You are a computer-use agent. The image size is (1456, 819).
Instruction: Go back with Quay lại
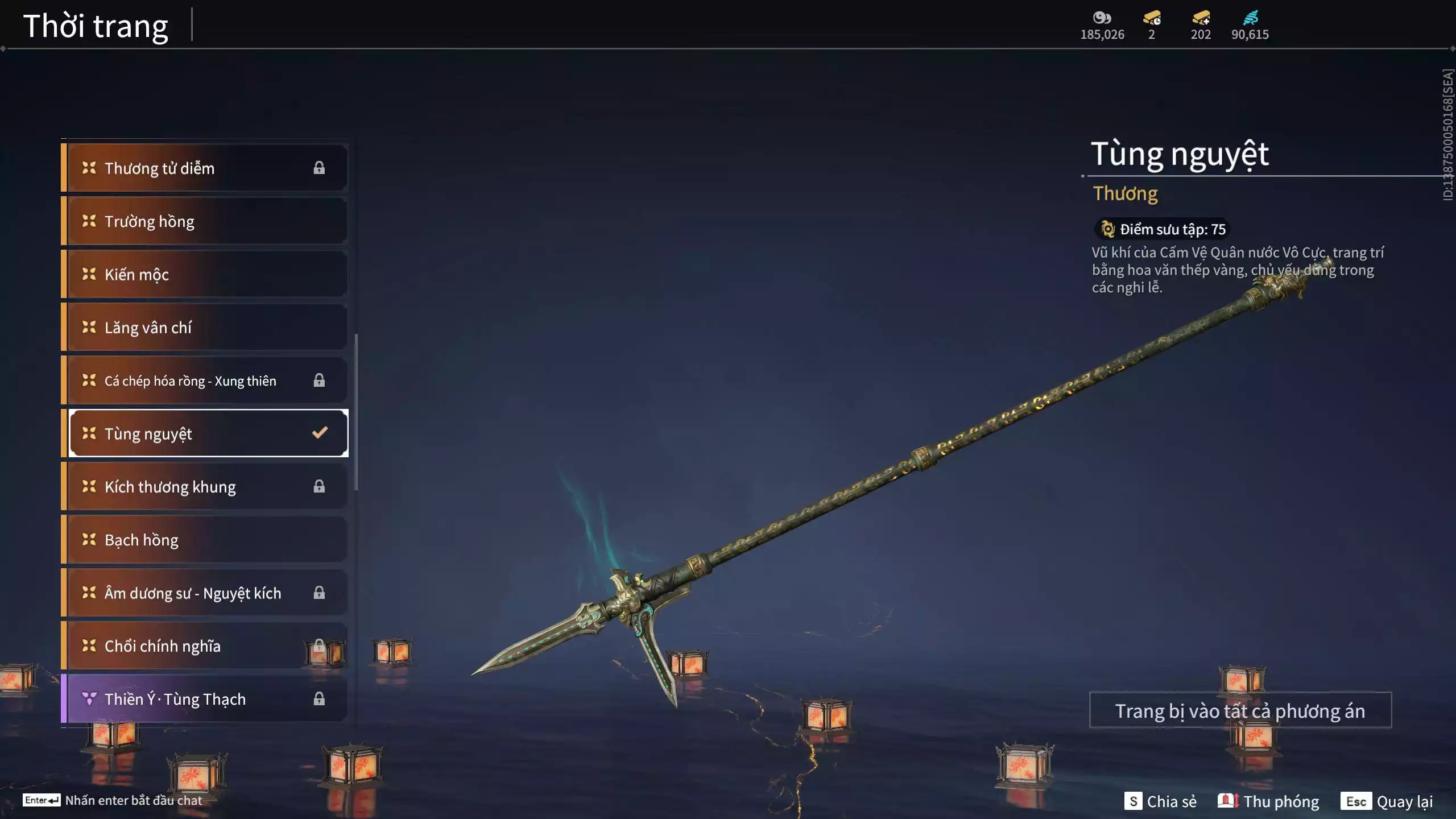(x=1387, y=801)
